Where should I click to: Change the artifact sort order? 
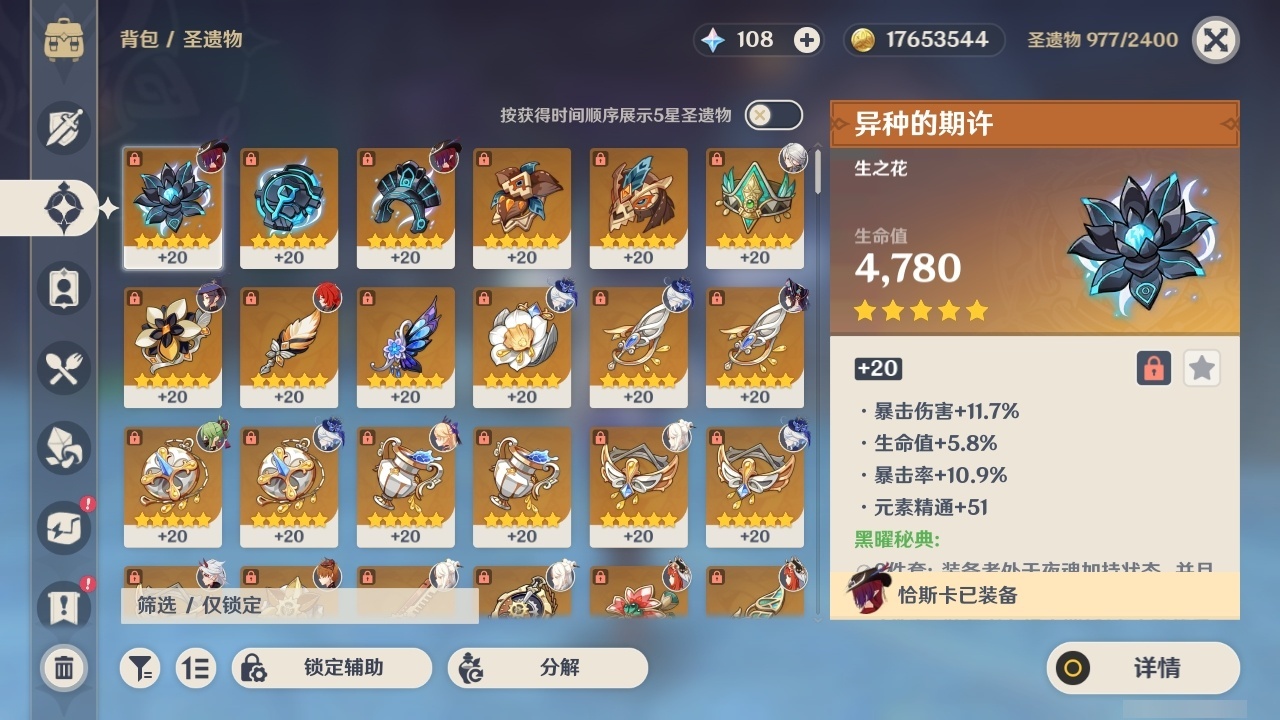click(x=196, y=668)
